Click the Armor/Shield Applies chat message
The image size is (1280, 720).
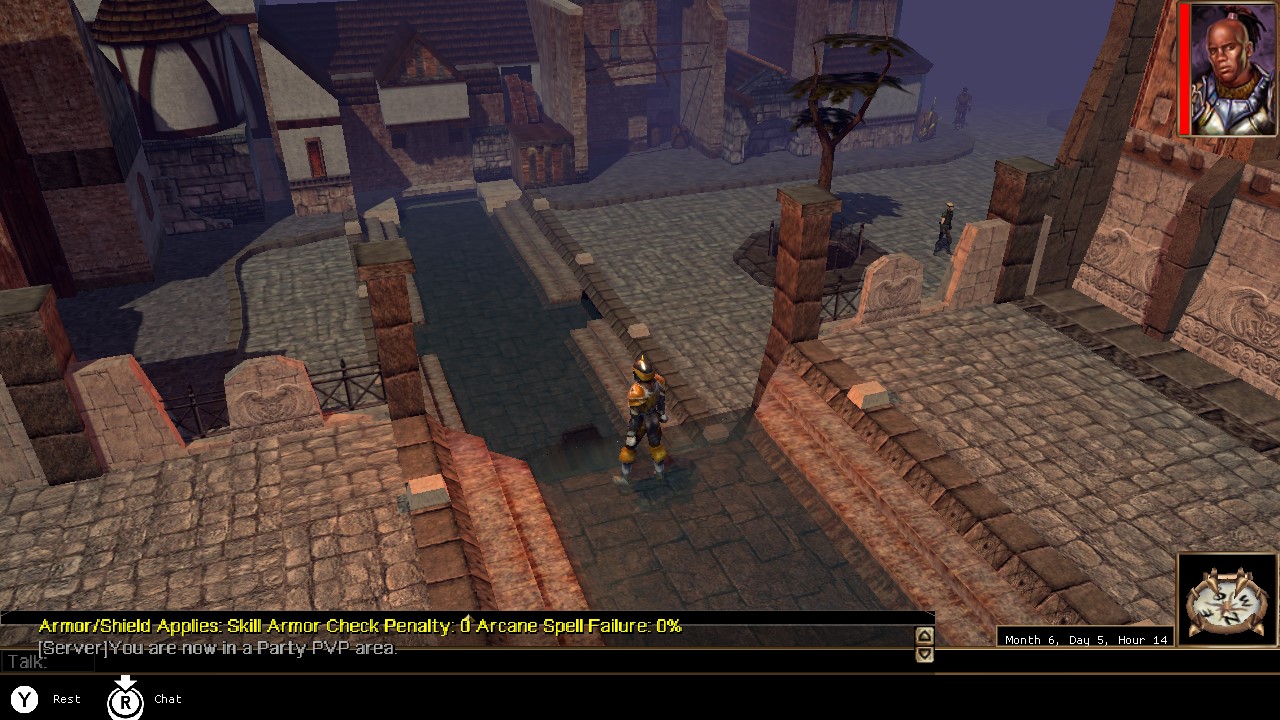coord(358,627)
